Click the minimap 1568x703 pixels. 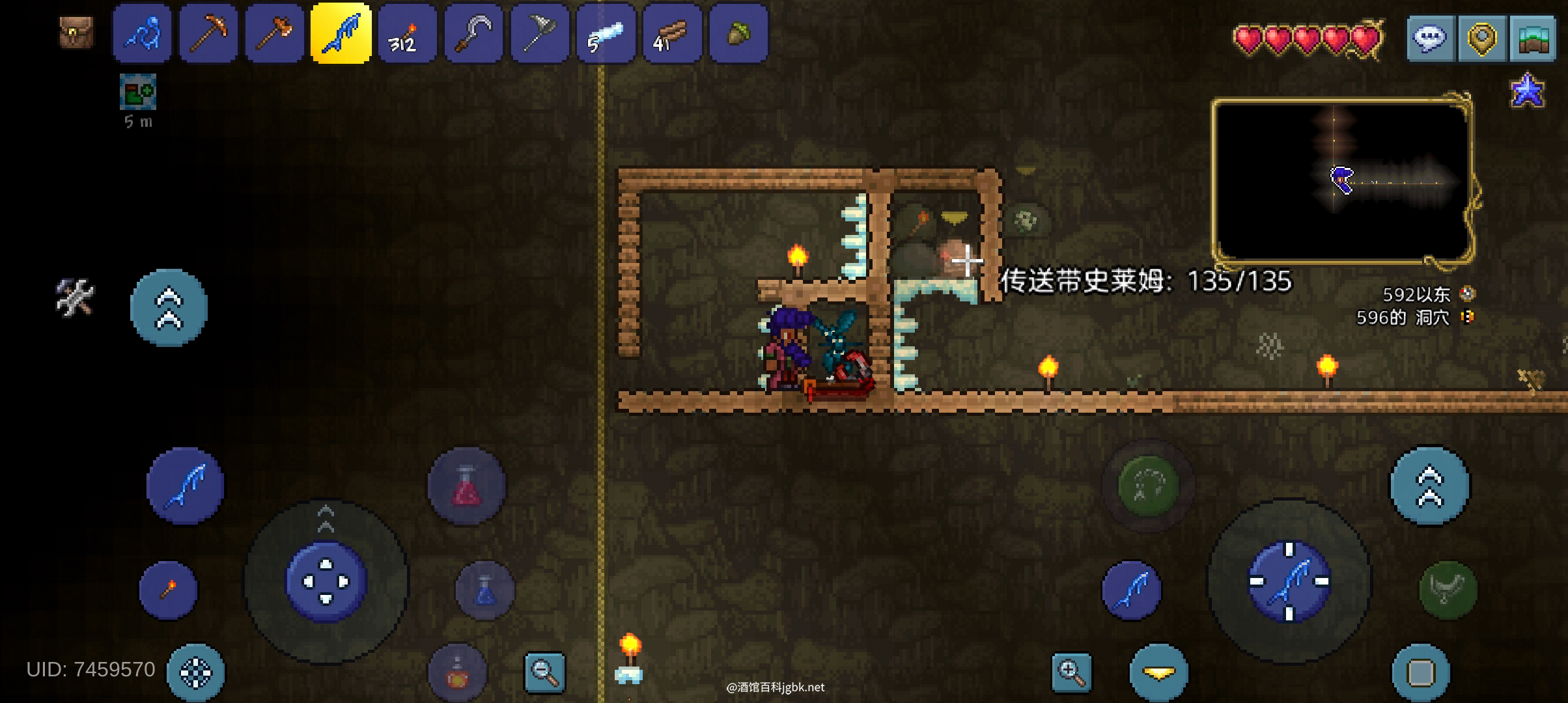pos(1343,180)
